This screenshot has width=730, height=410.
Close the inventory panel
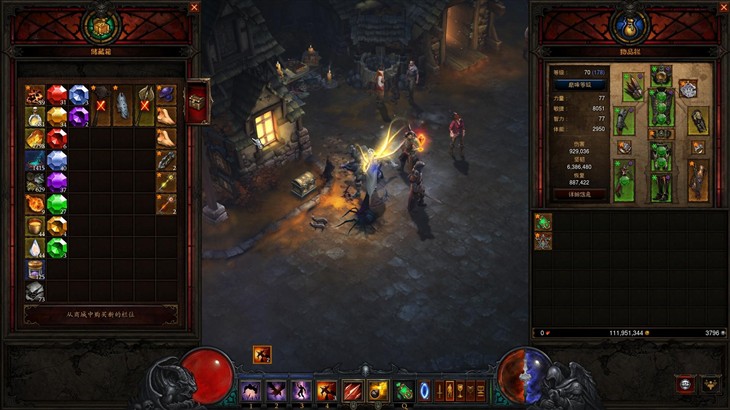724,7
